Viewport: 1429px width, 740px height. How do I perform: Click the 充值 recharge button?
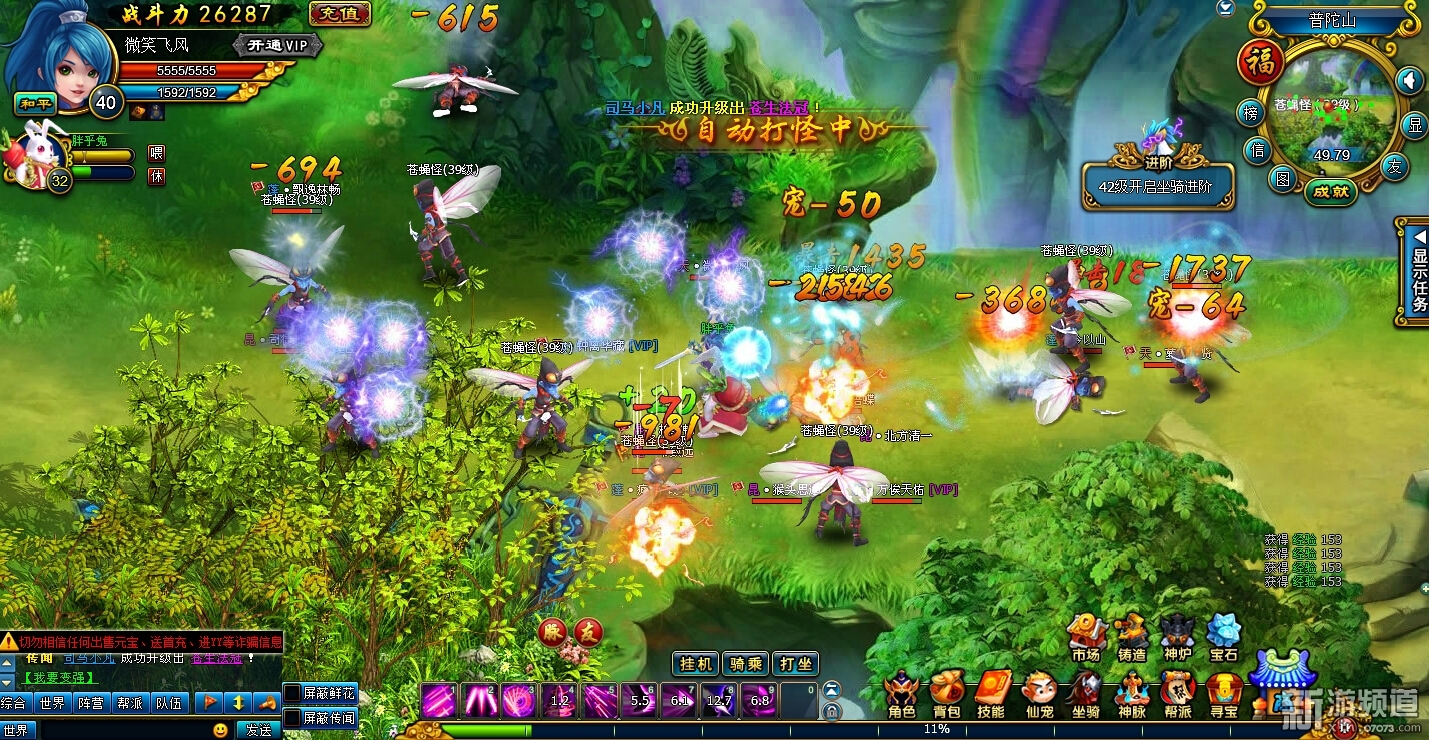point(340,14)
